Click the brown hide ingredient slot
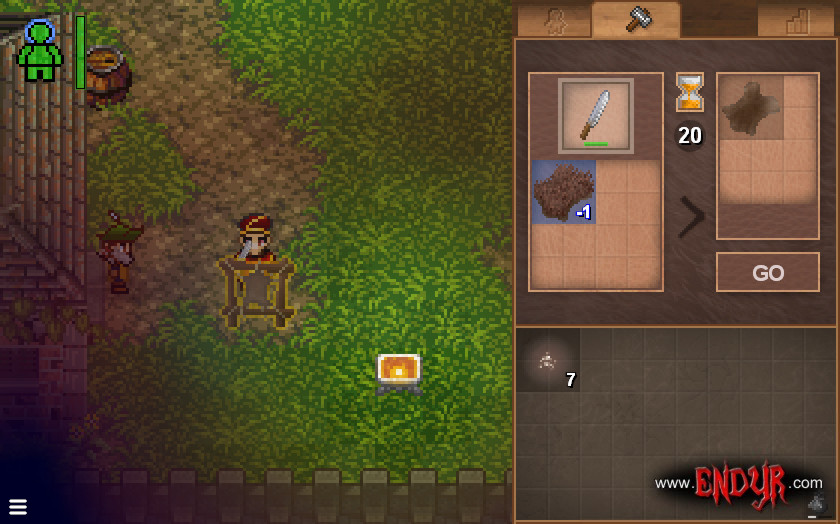 click(x=563, y=191)
